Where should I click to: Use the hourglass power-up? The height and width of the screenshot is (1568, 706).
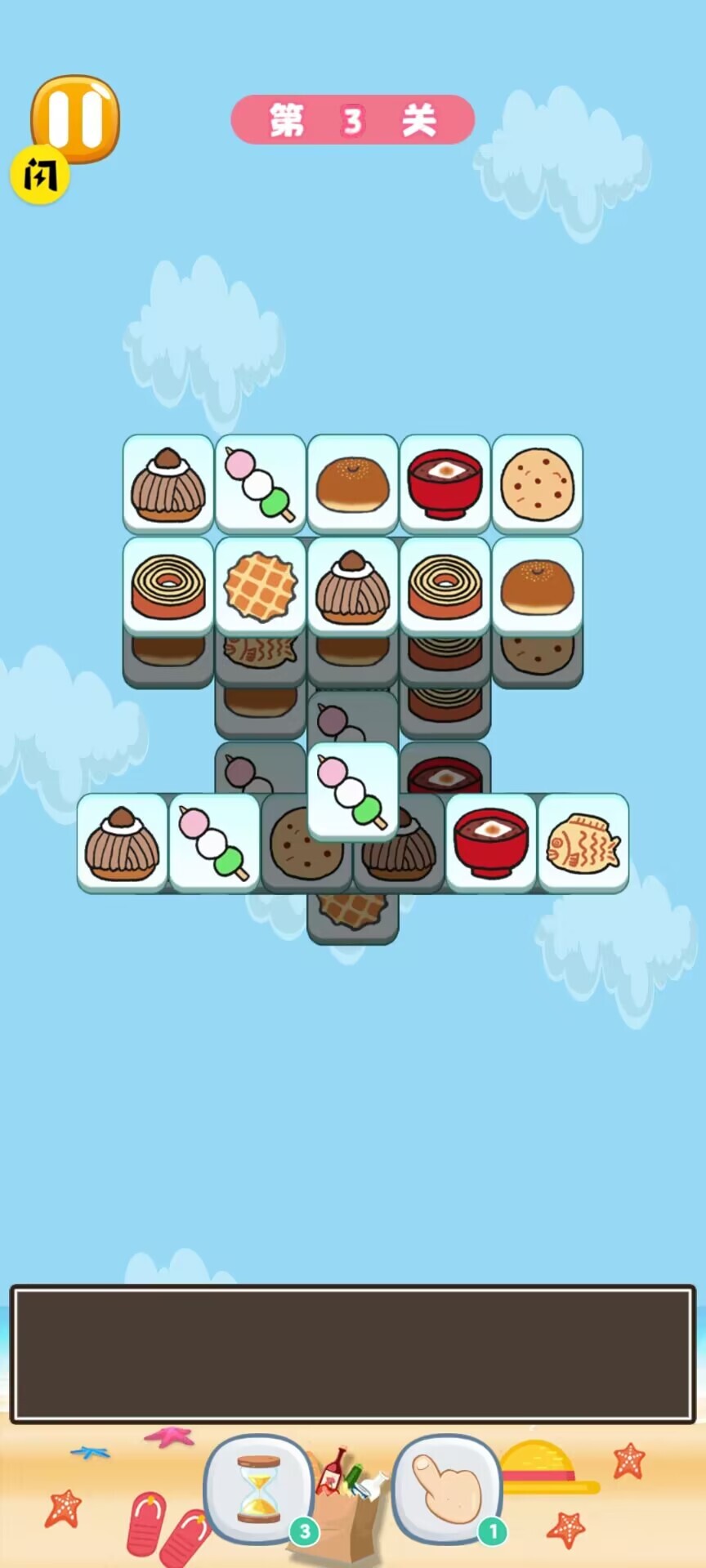259,1490
